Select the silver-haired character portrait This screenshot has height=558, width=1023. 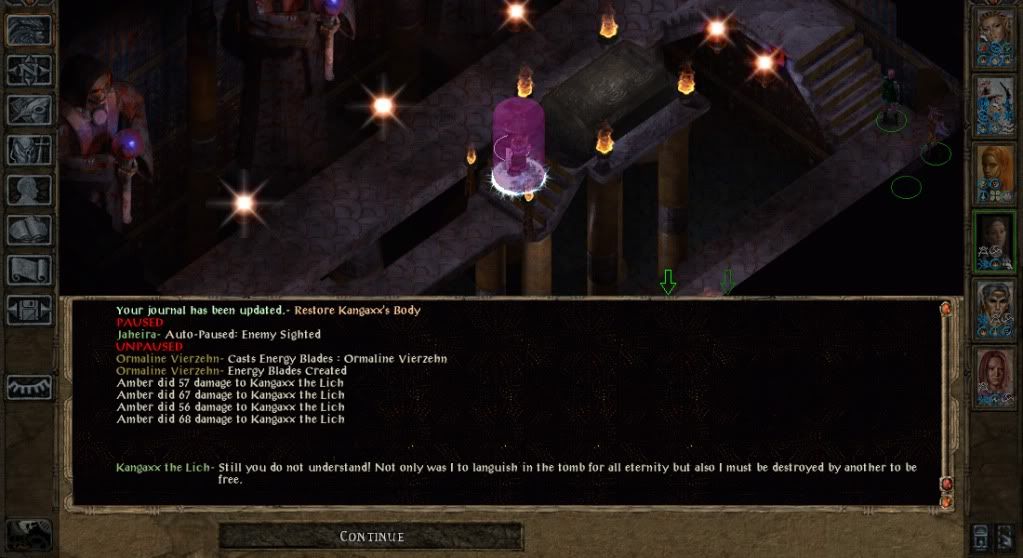(x=995, y=308)
